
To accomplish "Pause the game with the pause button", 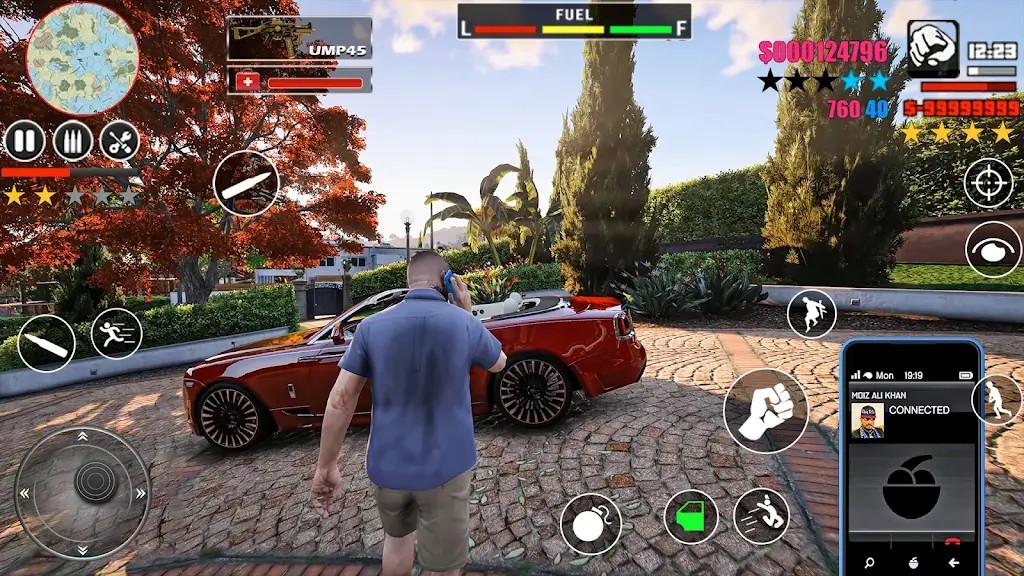I will pyautogui.click(x=24, y=141).
